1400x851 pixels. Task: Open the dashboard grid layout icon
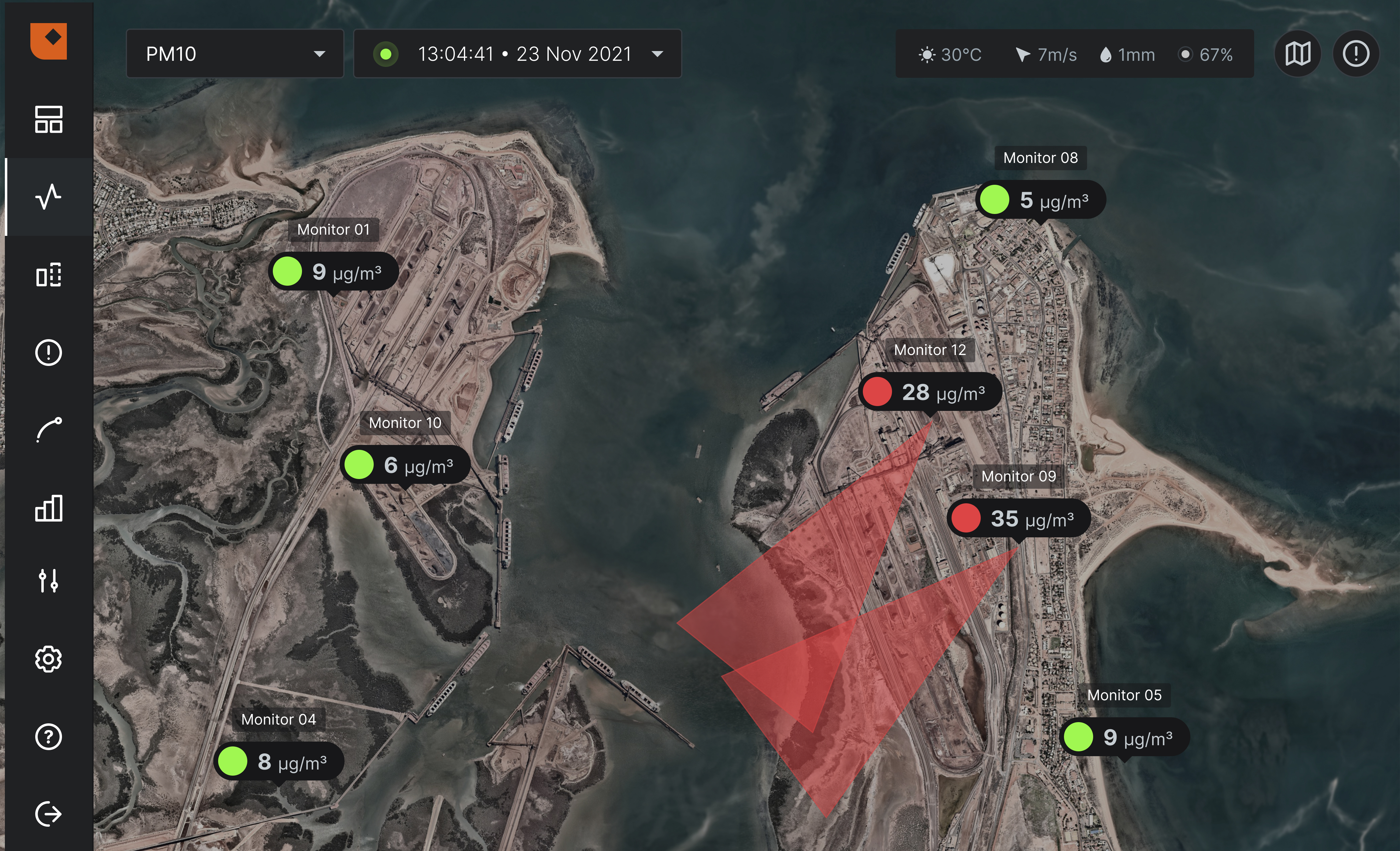pos(49,119)
